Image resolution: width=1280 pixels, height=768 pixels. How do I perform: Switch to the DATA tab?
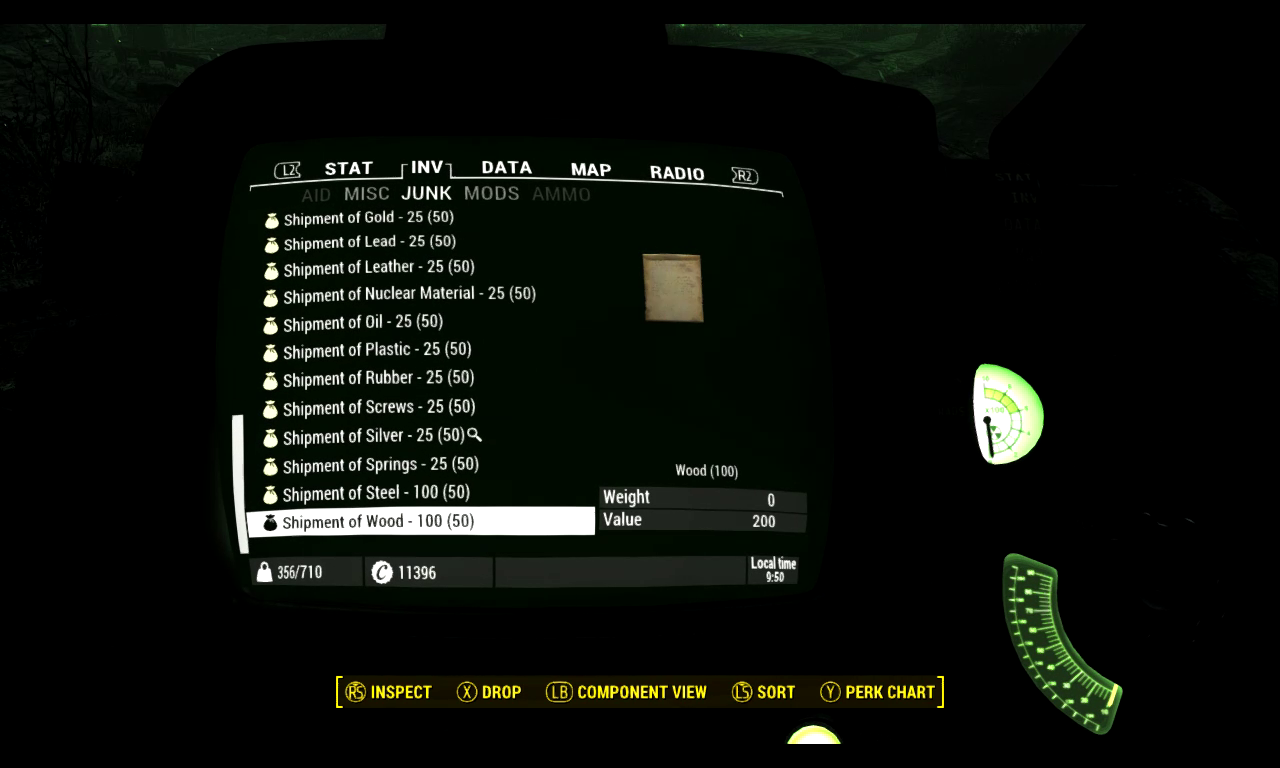[x=506, y=167]
